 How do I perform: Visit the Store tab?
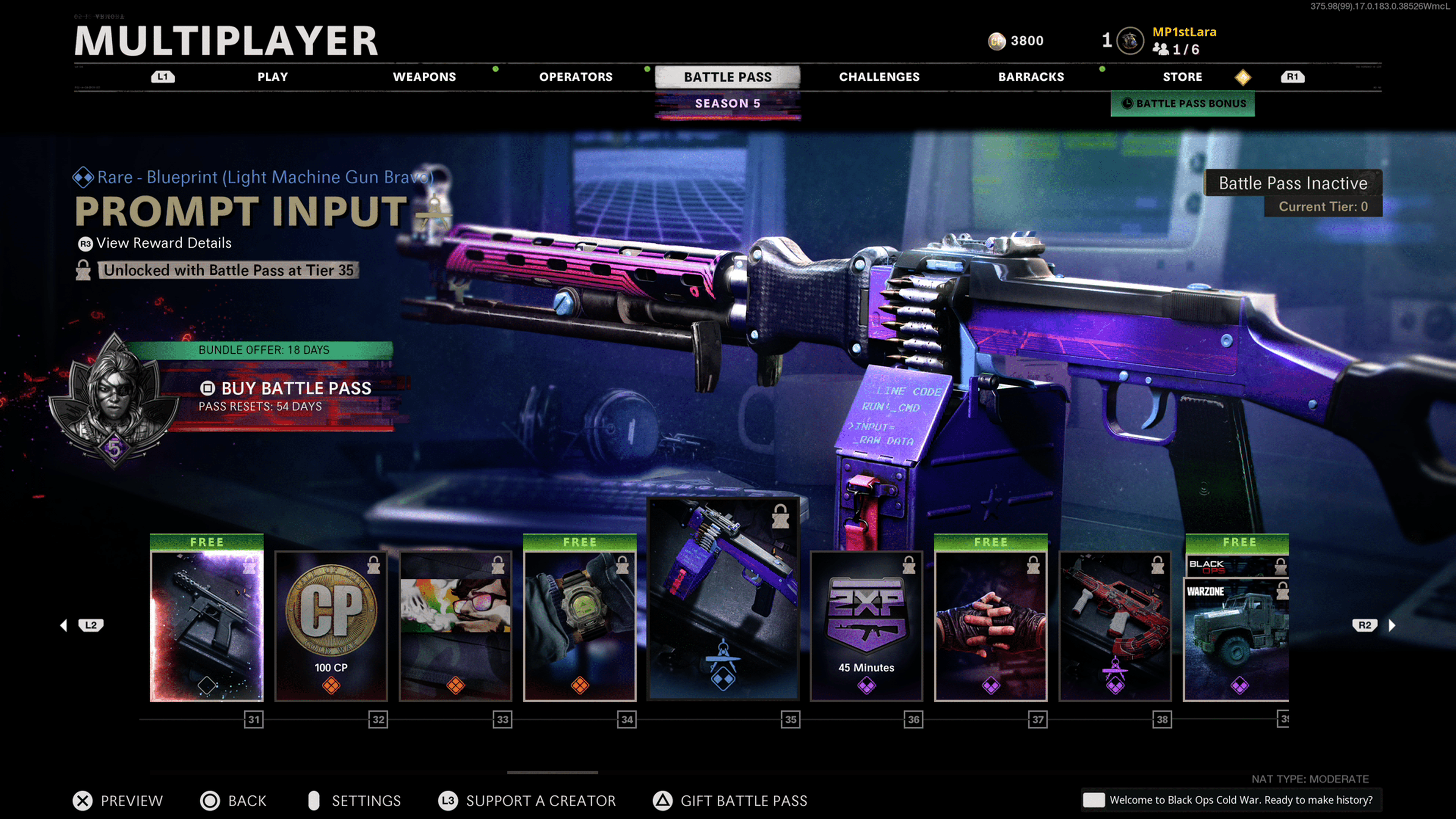(1182, 77)
